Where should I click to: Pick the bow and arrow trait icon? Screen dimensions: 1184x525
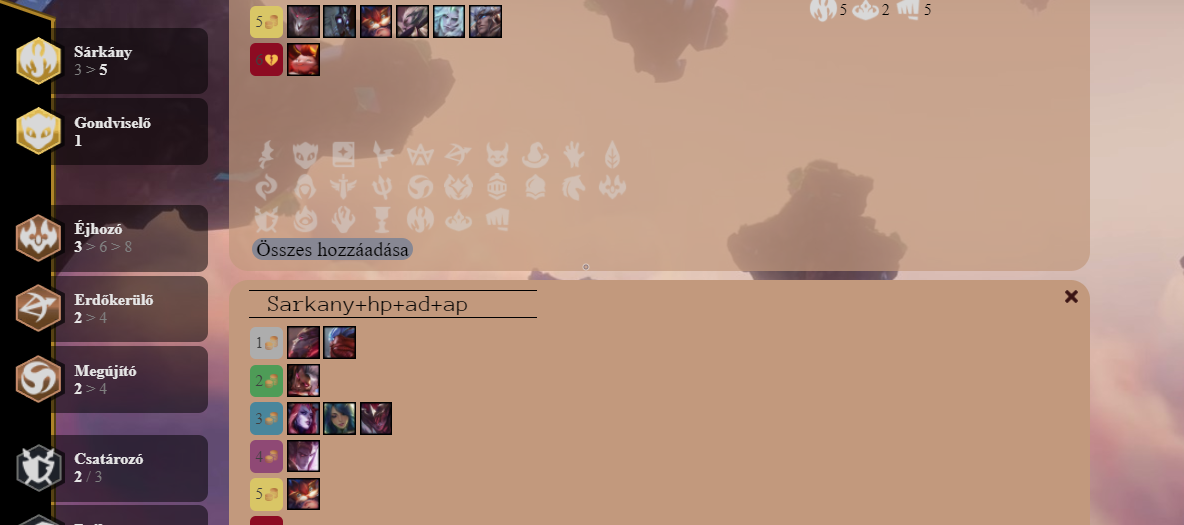click(x=457, y=155)
